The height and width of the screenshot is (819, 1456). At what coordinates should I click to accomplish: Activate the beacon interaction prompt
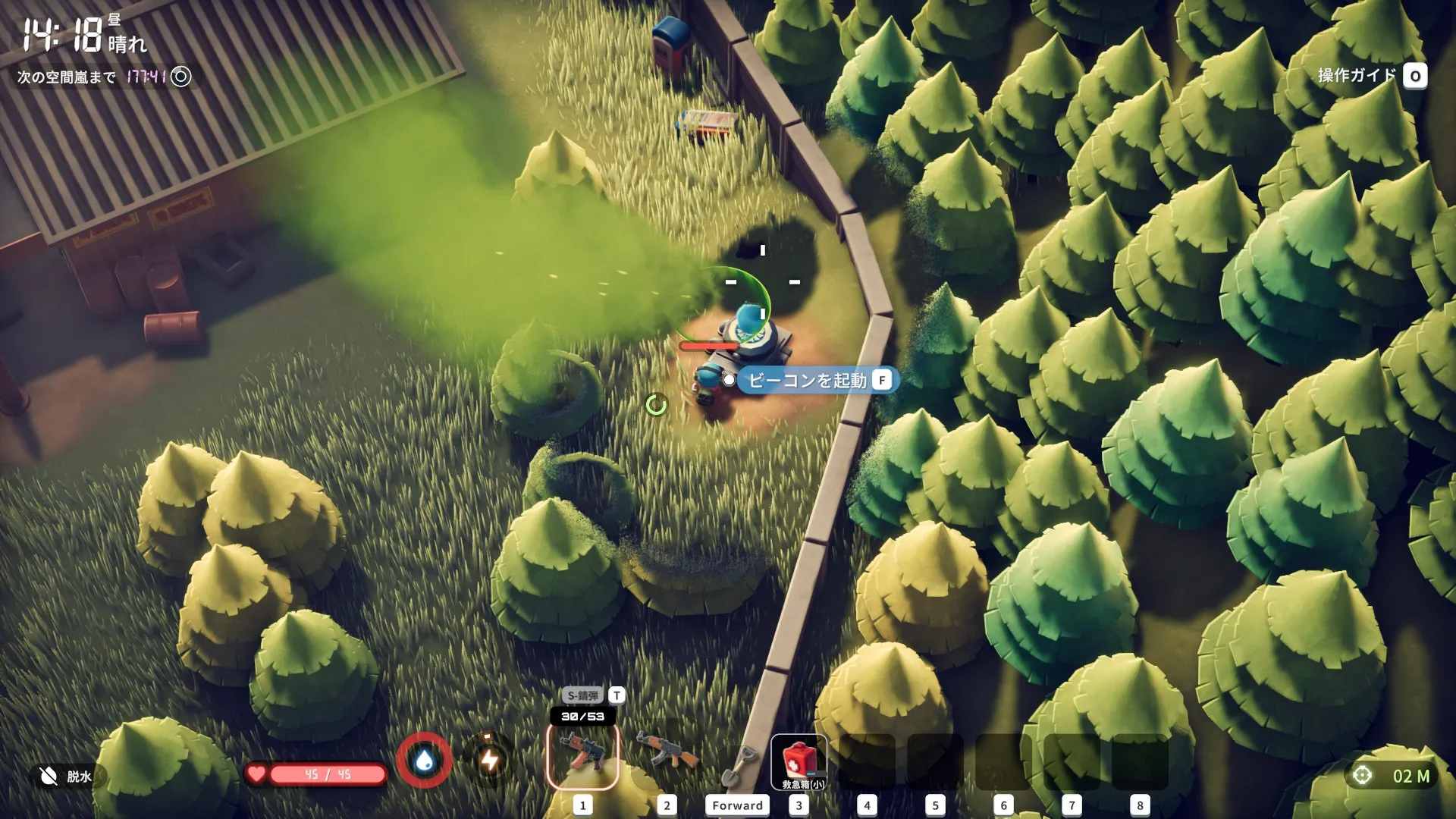pos(817,381)
